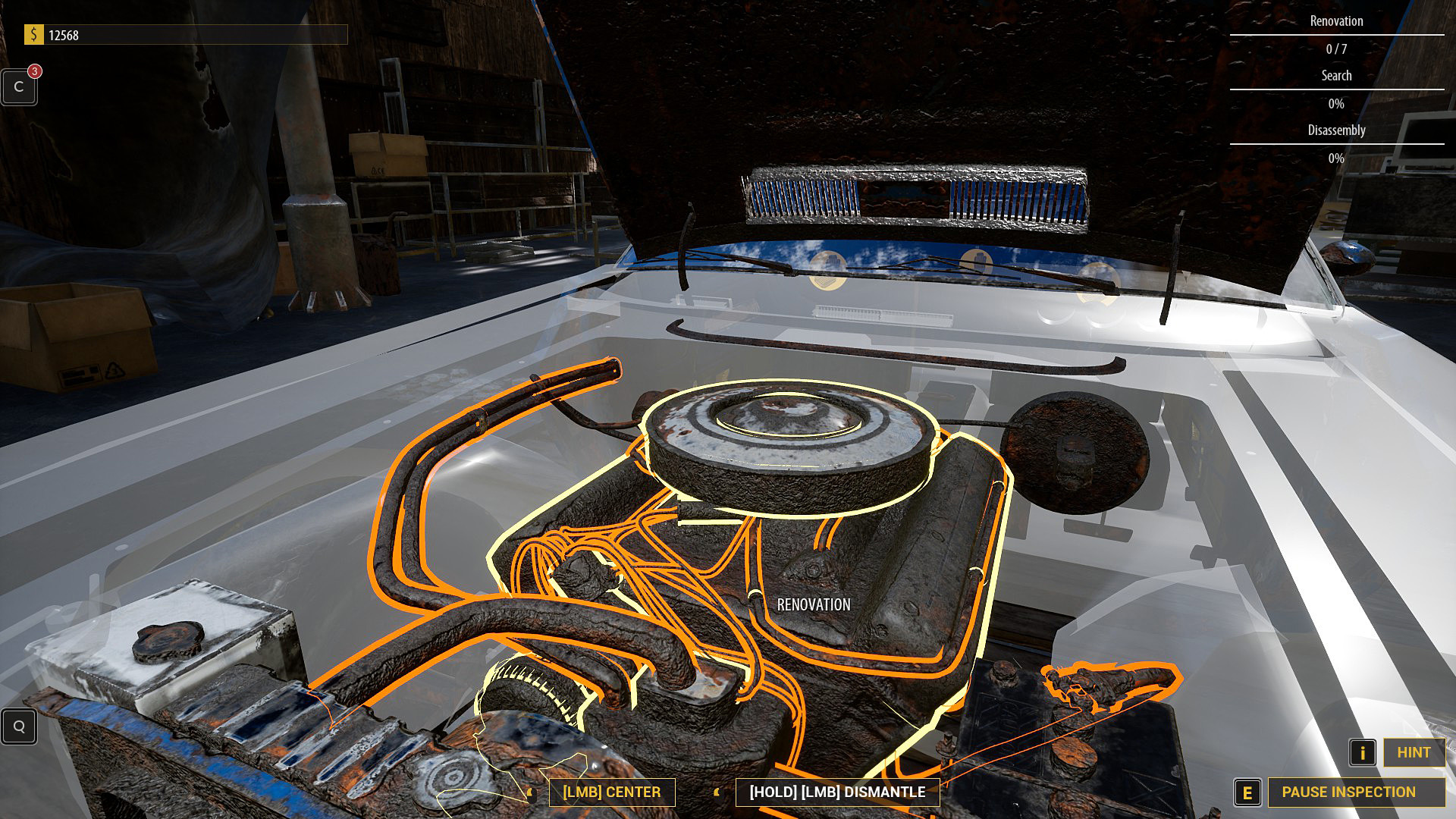The image size is (1456, 819).
Task: Click the Search 0% progress bar
Action: coord(1335,104)
